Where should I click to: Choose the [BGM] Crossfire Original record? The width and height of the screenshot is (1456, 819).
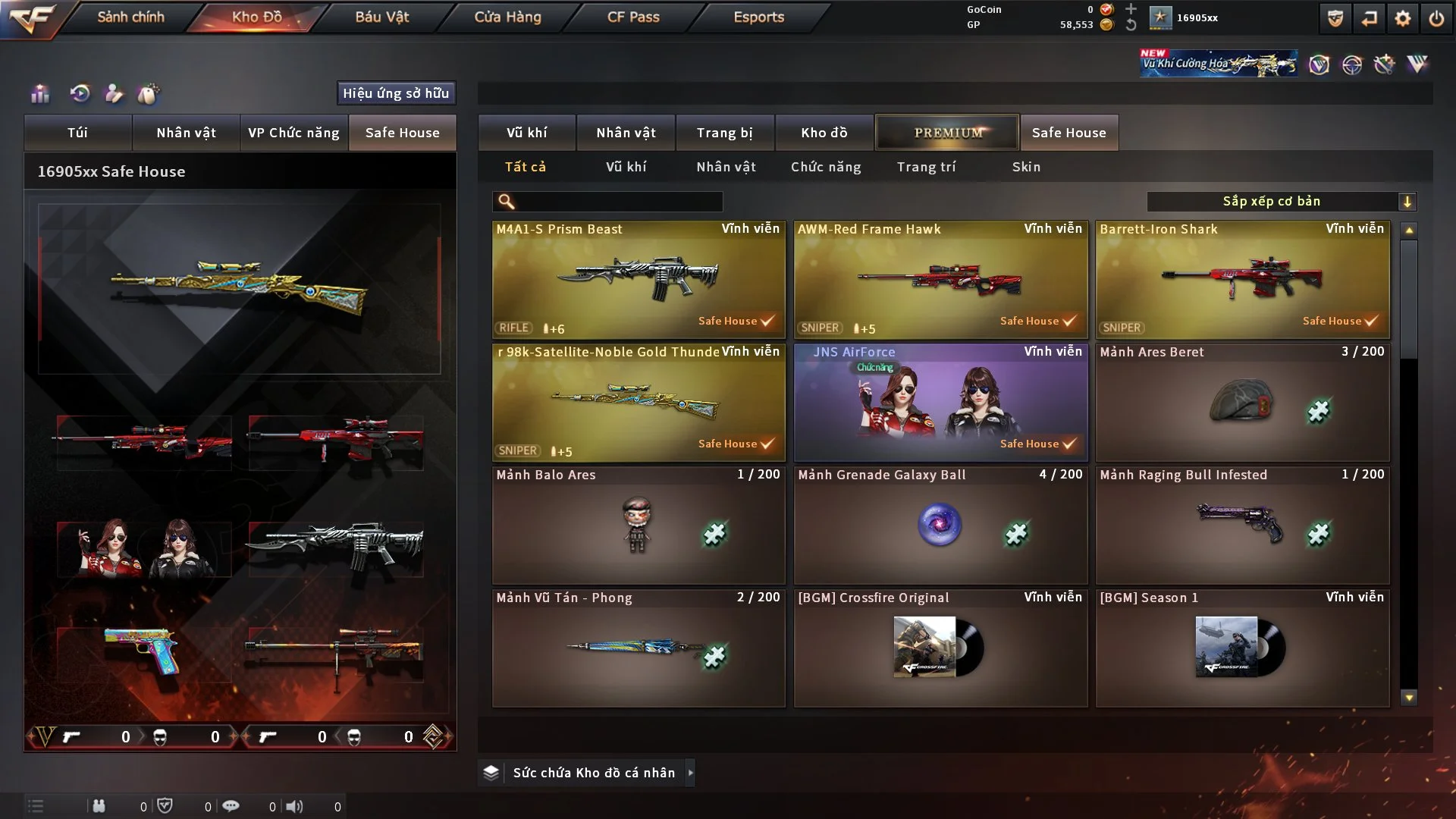(940, 648)
